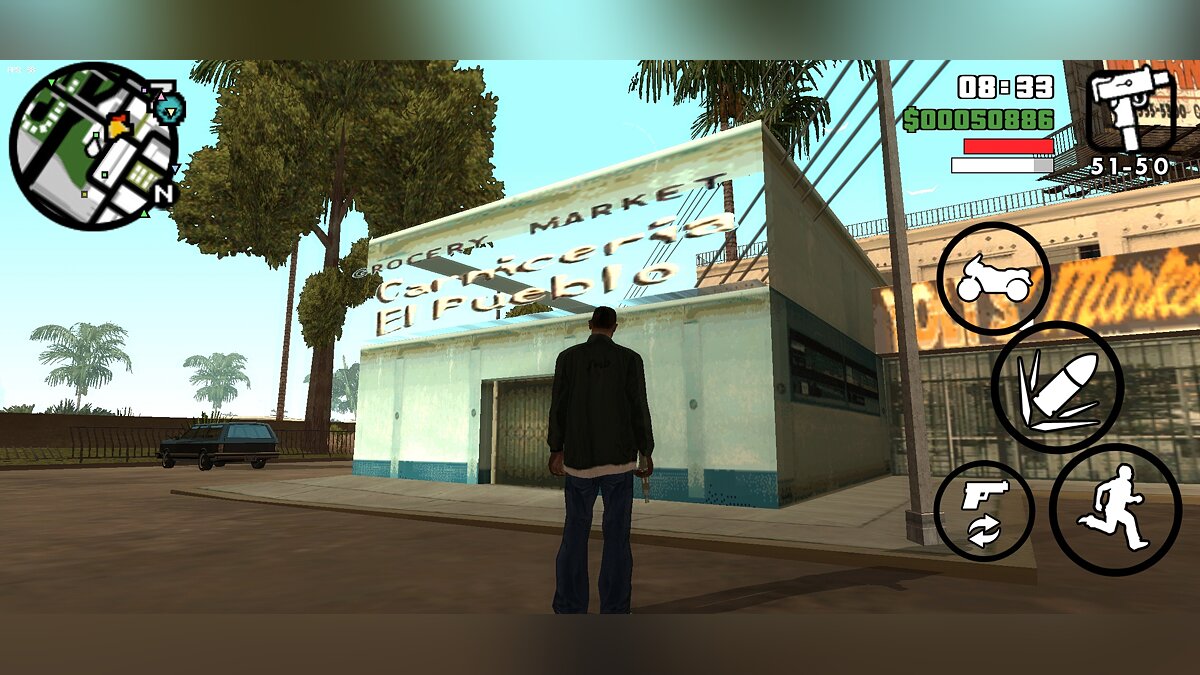Tap the motorcycle enter-vehicle button
The height and width of the screenshot is (675, 1200).
pyautogui.click(x=993, y=278)
